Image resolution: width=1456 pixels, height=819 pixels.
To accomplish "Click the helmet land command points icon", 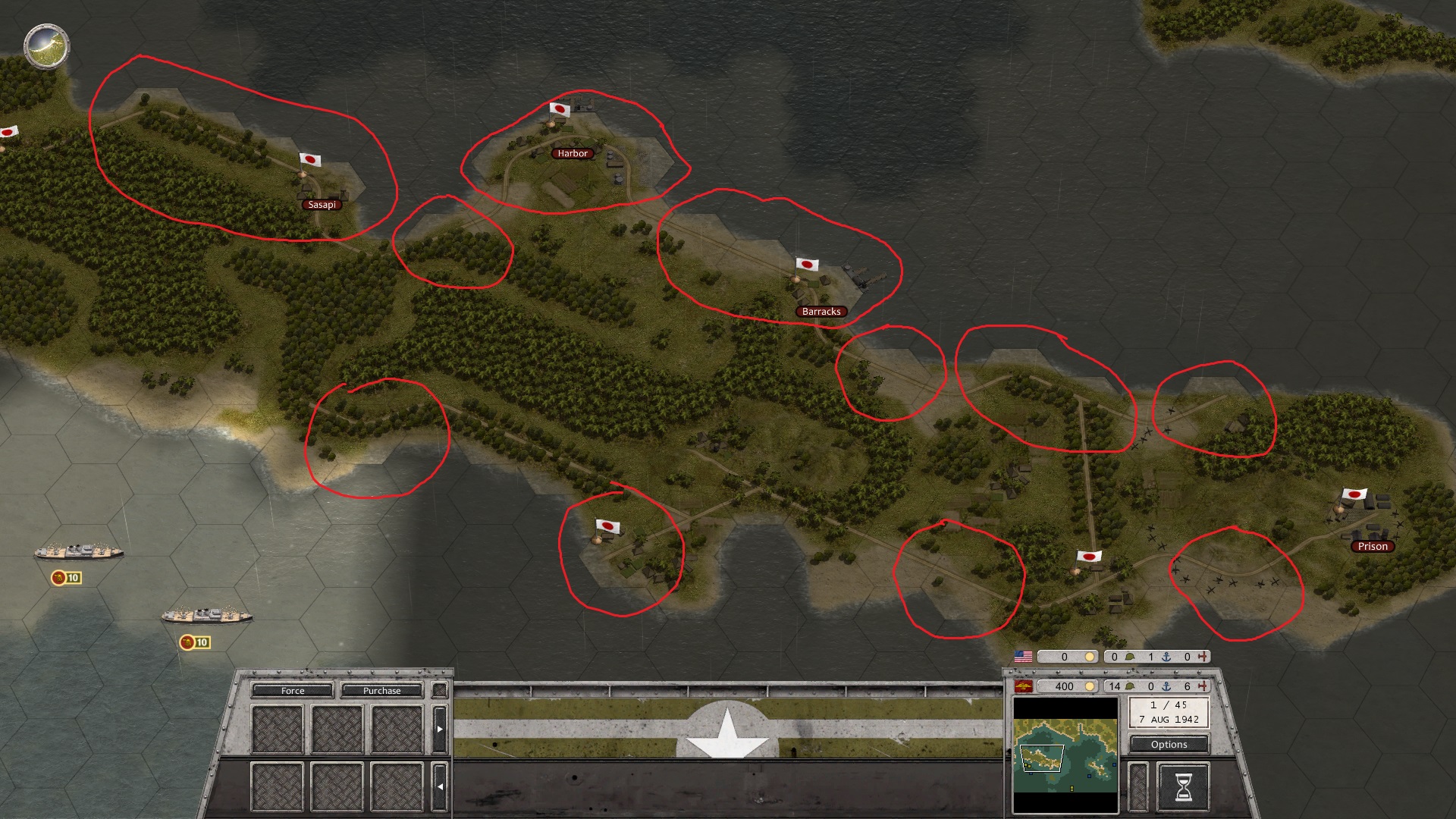I will [1131, 686].
